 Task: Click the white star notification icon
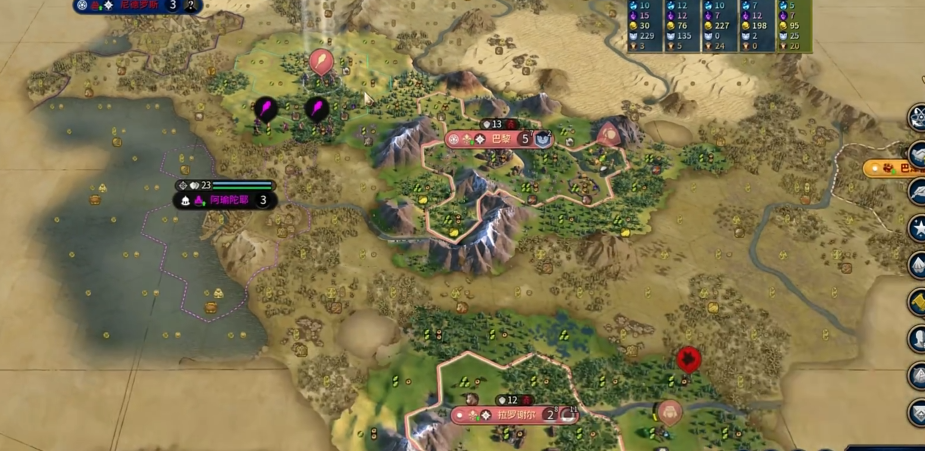coord(917,228)
